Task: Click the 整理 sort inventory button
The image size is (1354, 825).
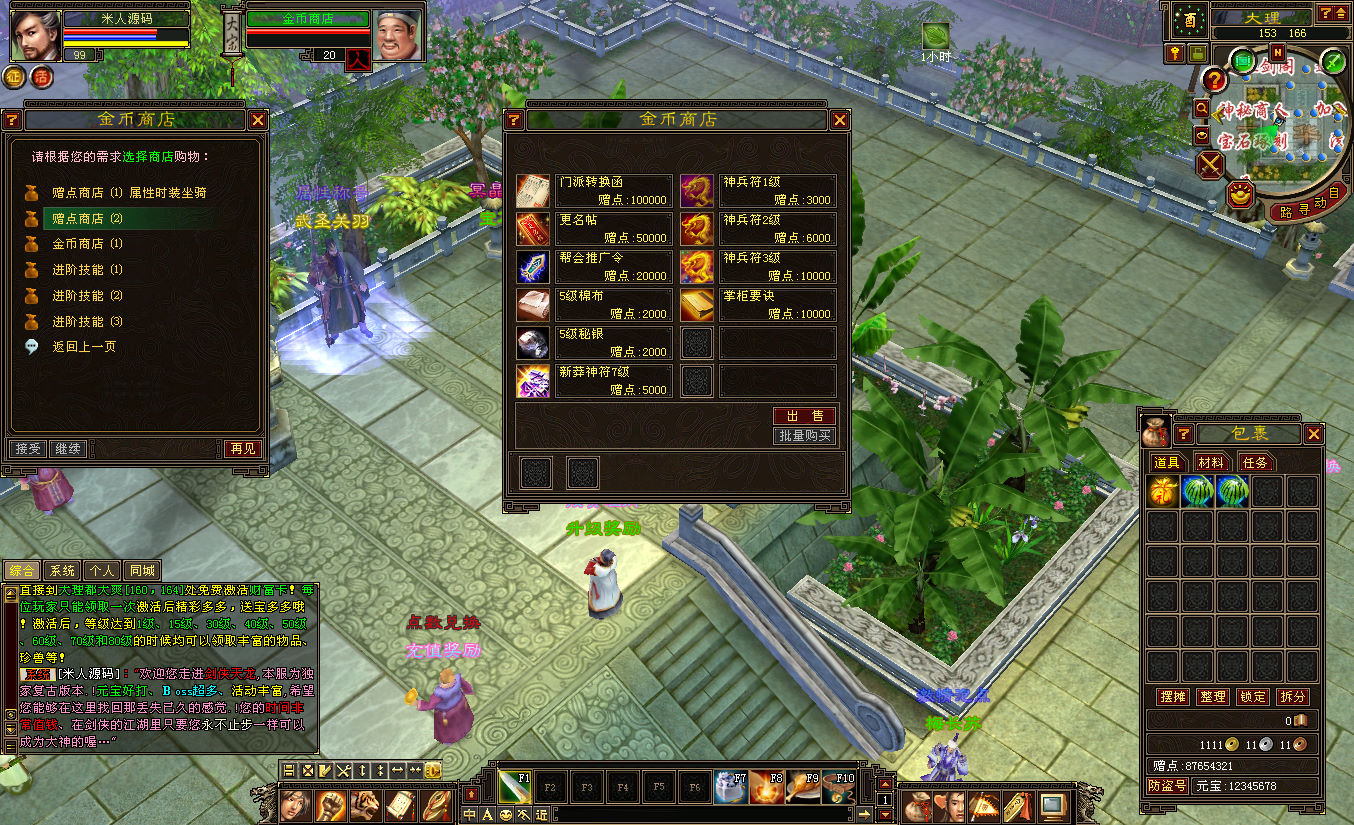Action: click(x=1212, y=696)
